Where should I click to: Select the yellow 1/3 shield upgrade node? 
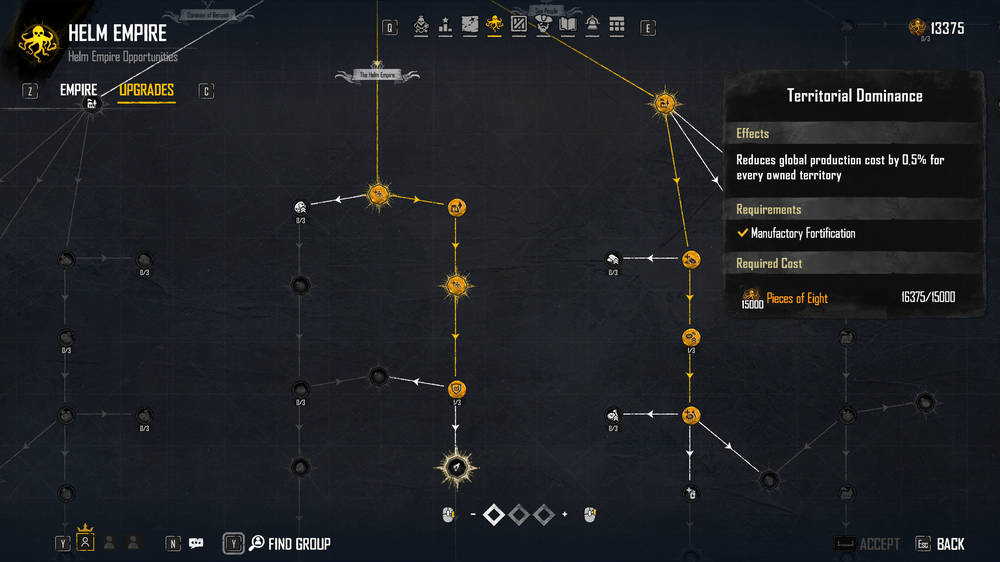[456, 388]
